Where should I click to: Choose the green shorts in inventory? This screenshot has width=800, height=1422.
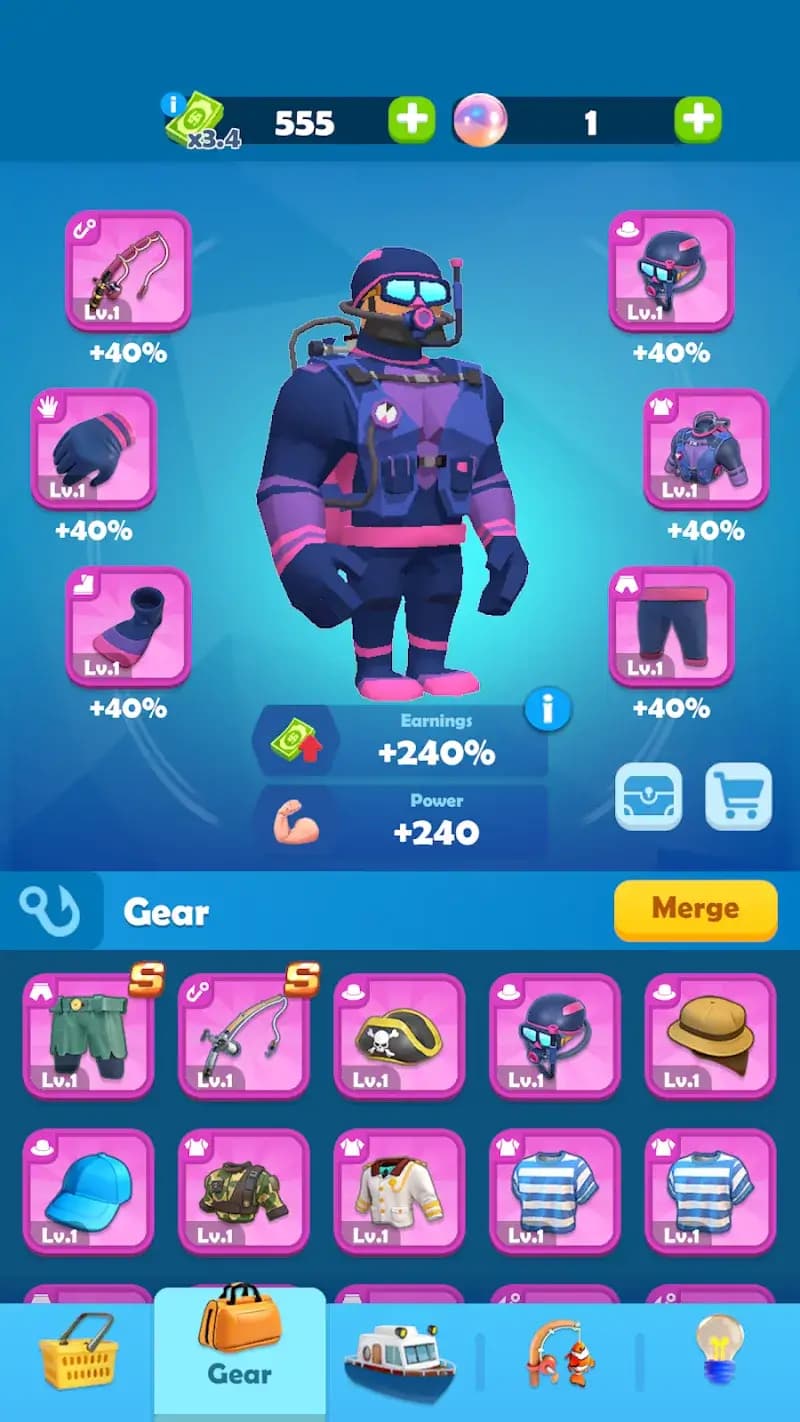tap(88, 1035)
